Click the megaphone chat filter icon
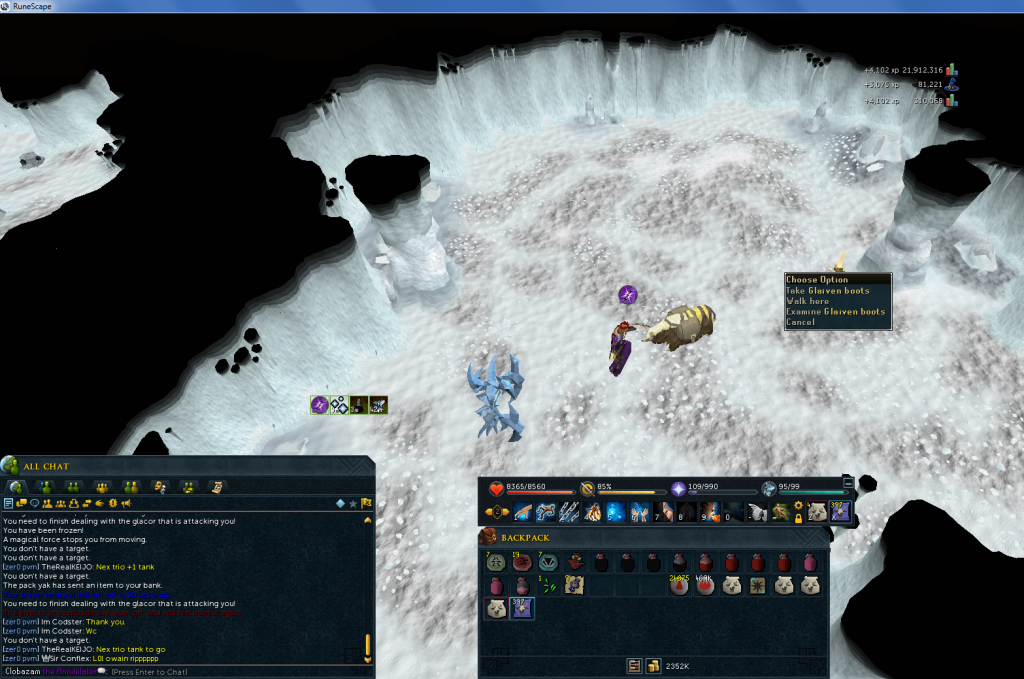This screenshot has height=679, width=1024. (x=126, y=503)
